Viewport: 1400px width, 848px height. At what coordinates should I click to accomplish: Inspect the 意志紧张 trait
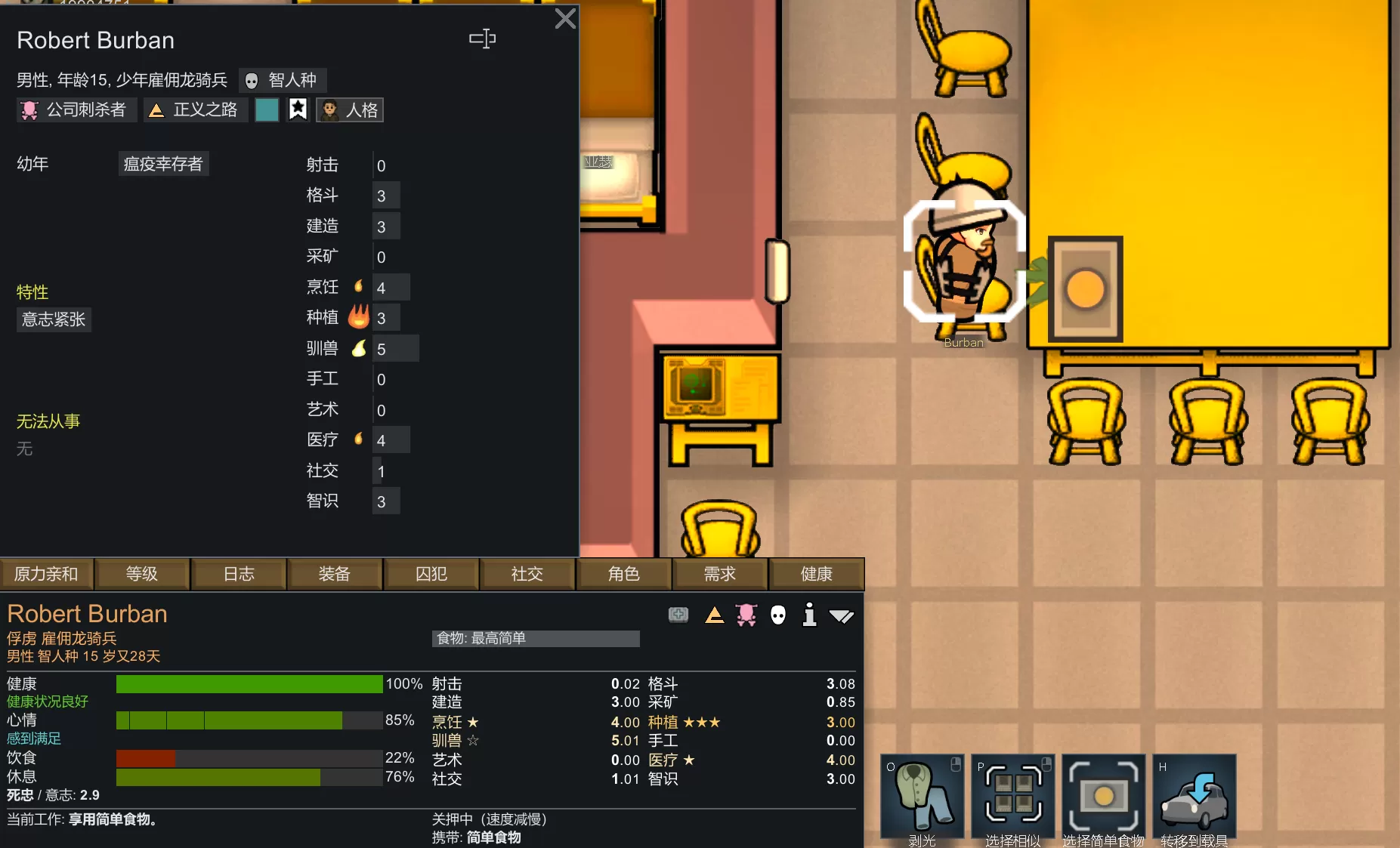(54, 319)
